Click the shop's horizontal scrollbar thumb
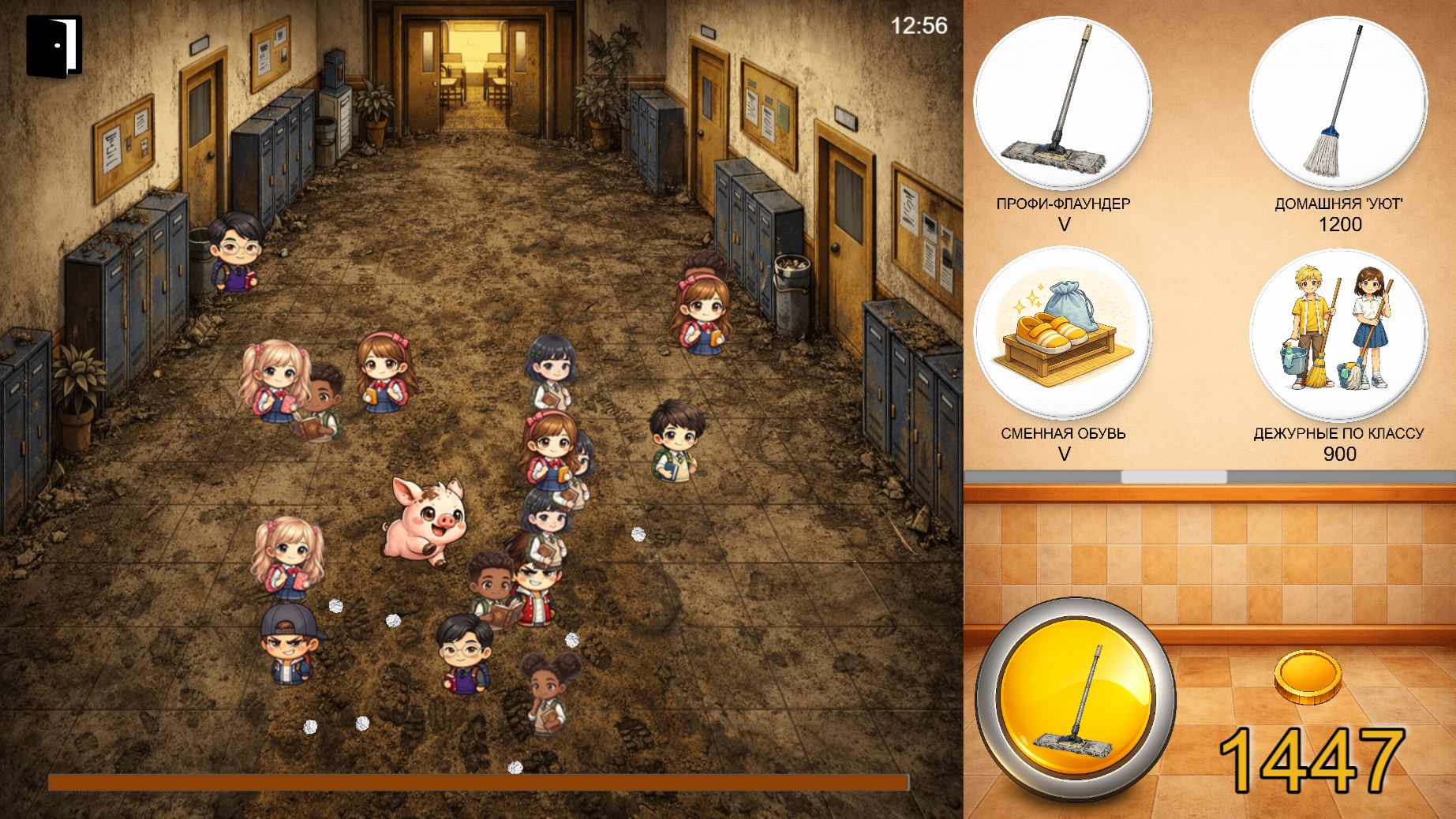The height and width of the screenshot is (819, 1456). [1173, 477]
